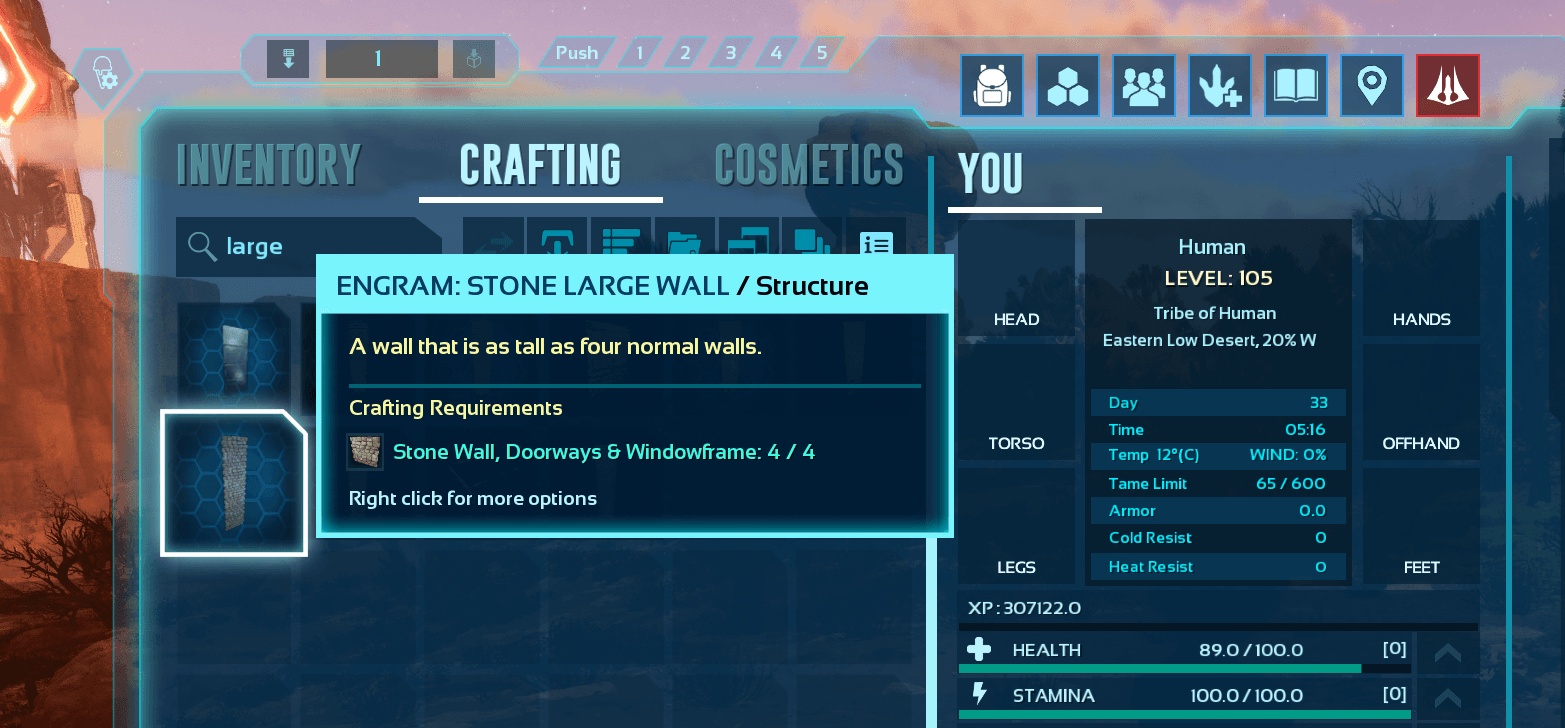Increase Stamina using its up arrow
This screenshot has width=1565, height=728.
[x=1447, y=697]
